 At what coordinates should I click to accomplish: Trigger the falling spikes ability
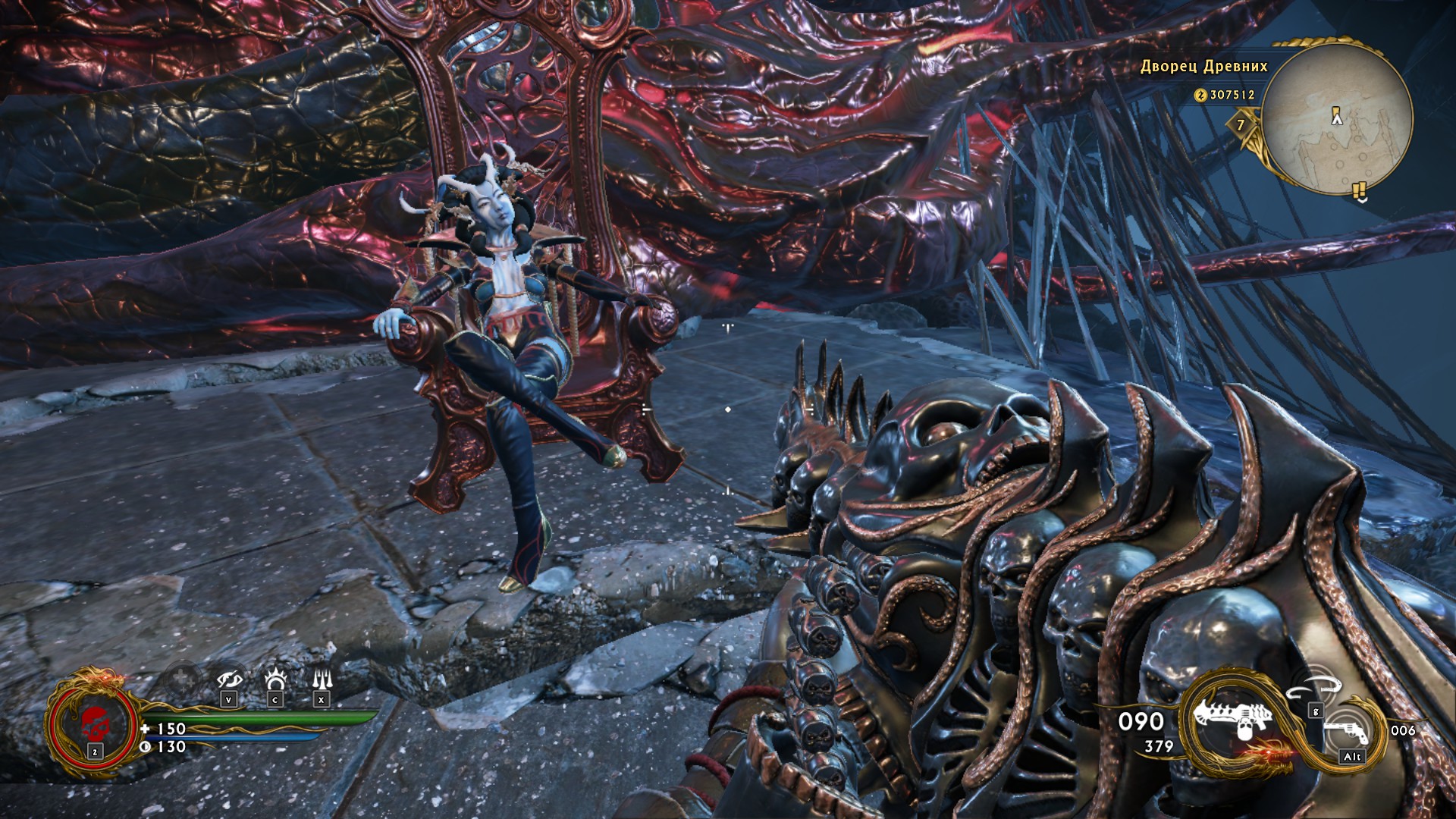coord(322,679)
